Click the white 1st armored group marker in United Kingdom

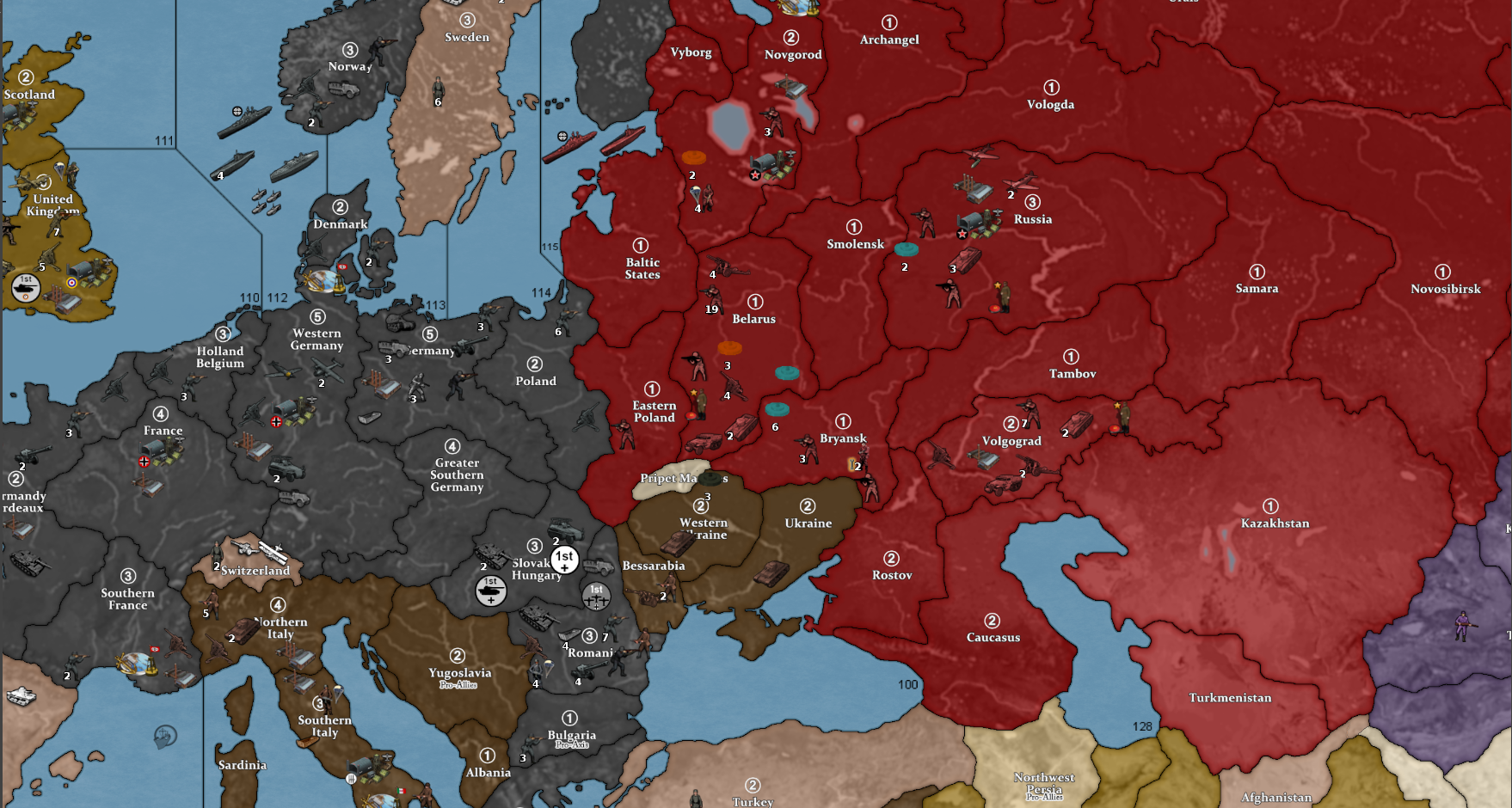(x=25, y=287)
